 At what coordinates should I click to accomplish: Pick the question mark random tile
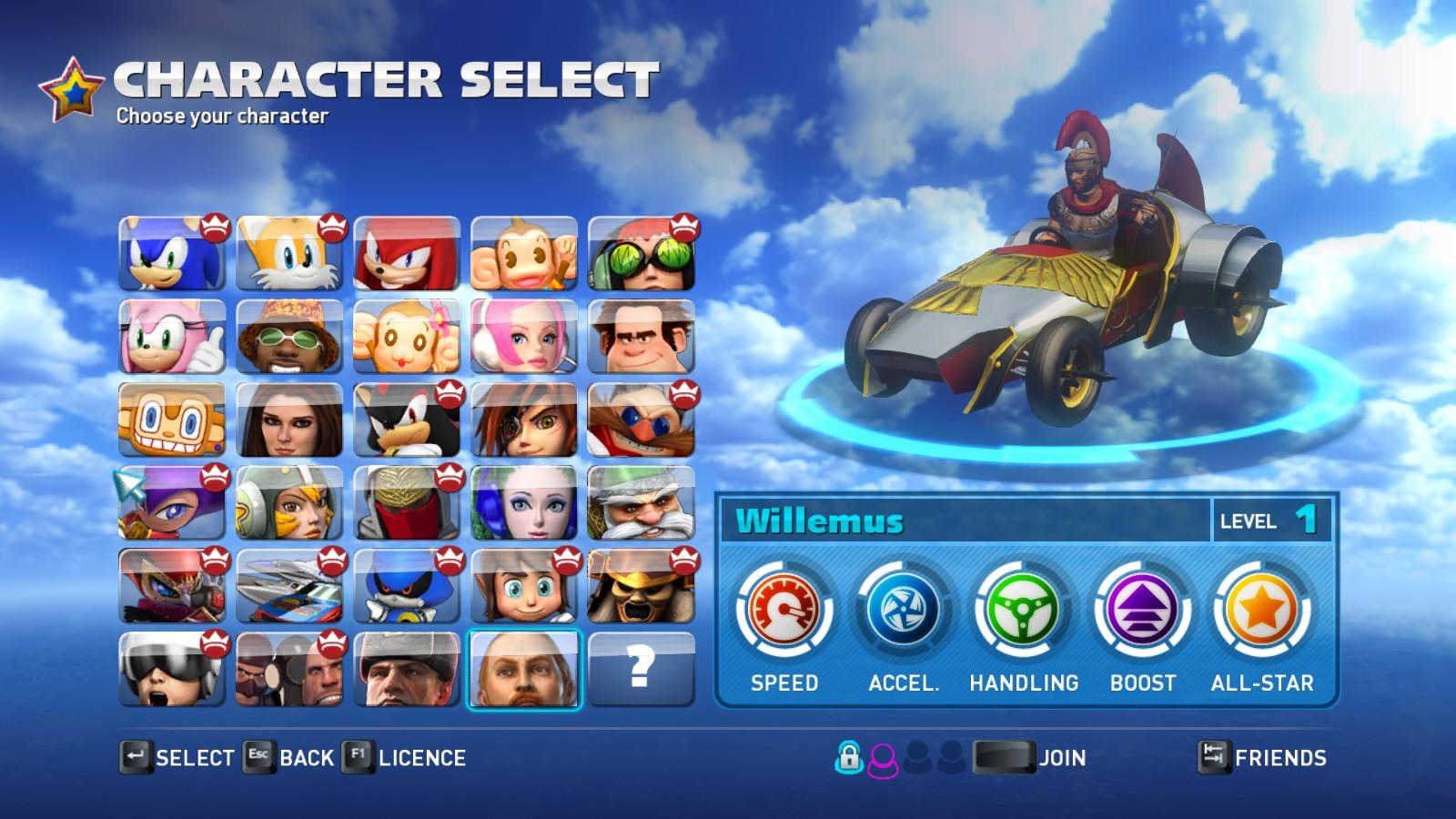pos(642,669)
